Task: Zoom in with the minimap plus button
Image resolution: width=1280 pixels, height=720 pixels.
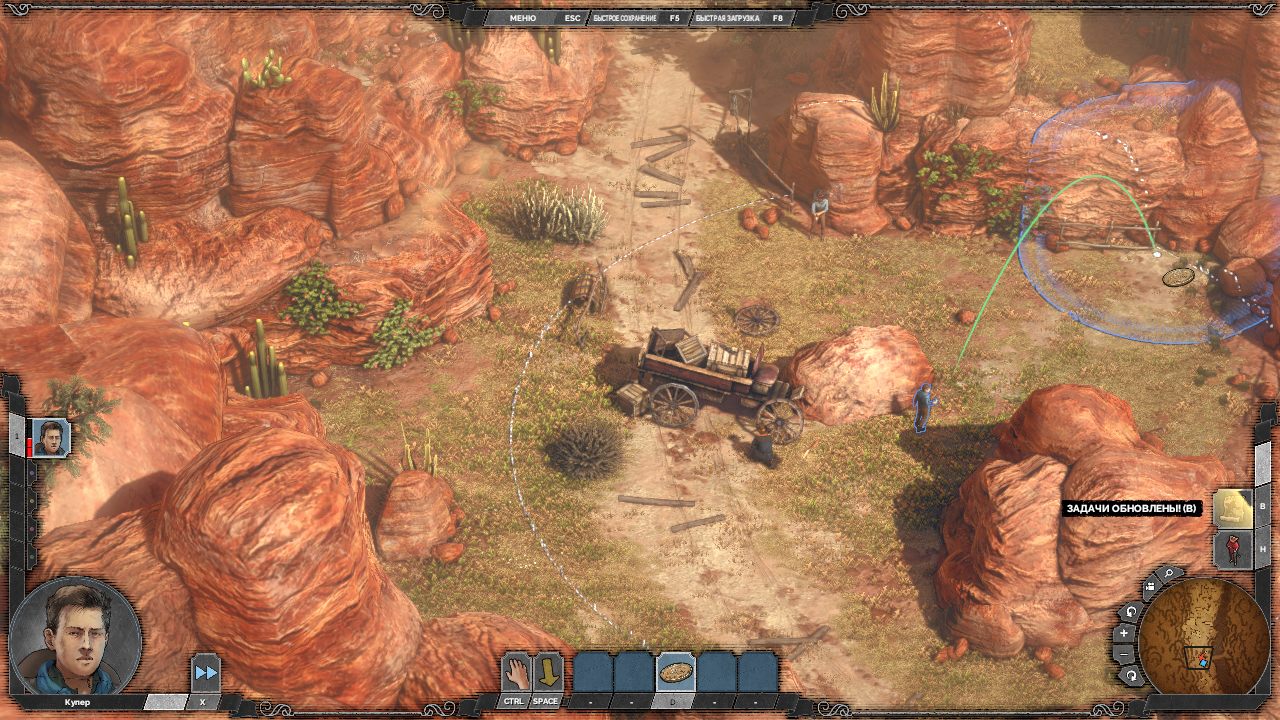Action: 1125,633
